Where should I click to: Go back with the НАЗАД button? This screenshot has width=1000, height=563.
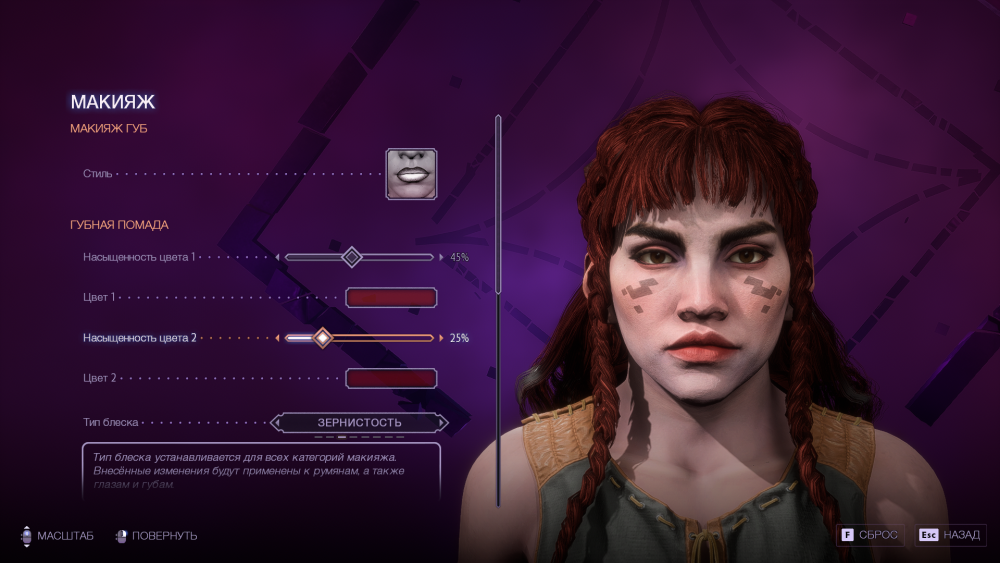pos(950,535)
